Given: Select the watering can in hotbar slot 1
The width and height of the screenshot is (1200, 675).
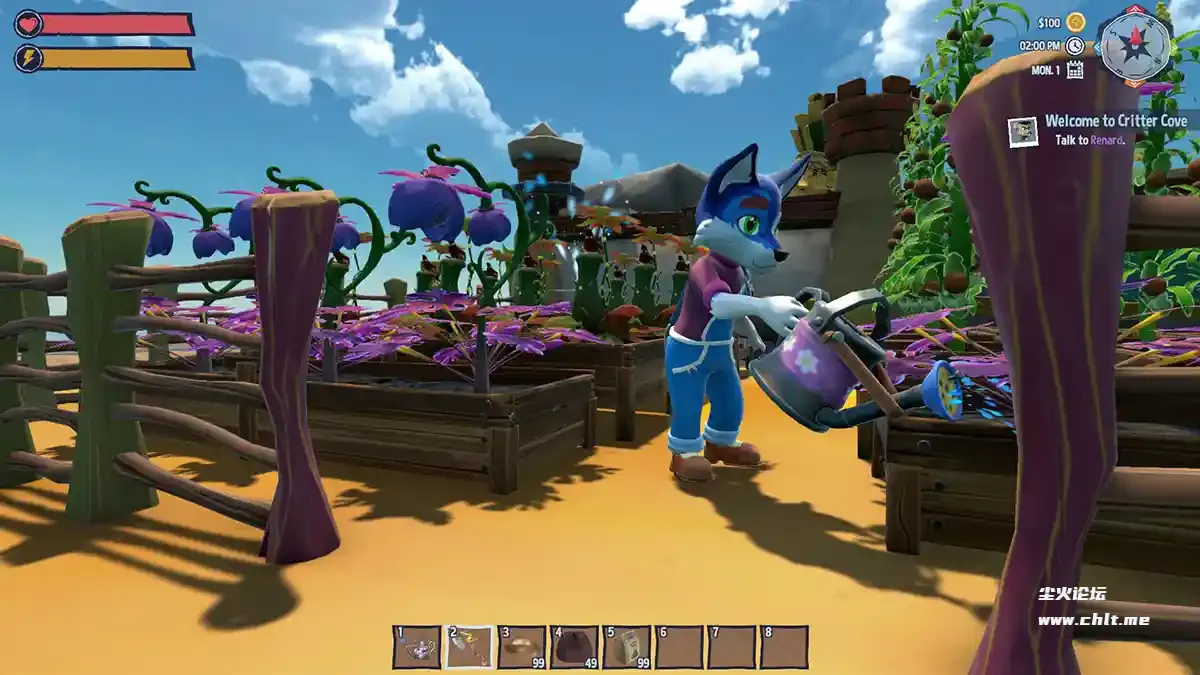Looking at the screenshot, I should coord(417,647).
